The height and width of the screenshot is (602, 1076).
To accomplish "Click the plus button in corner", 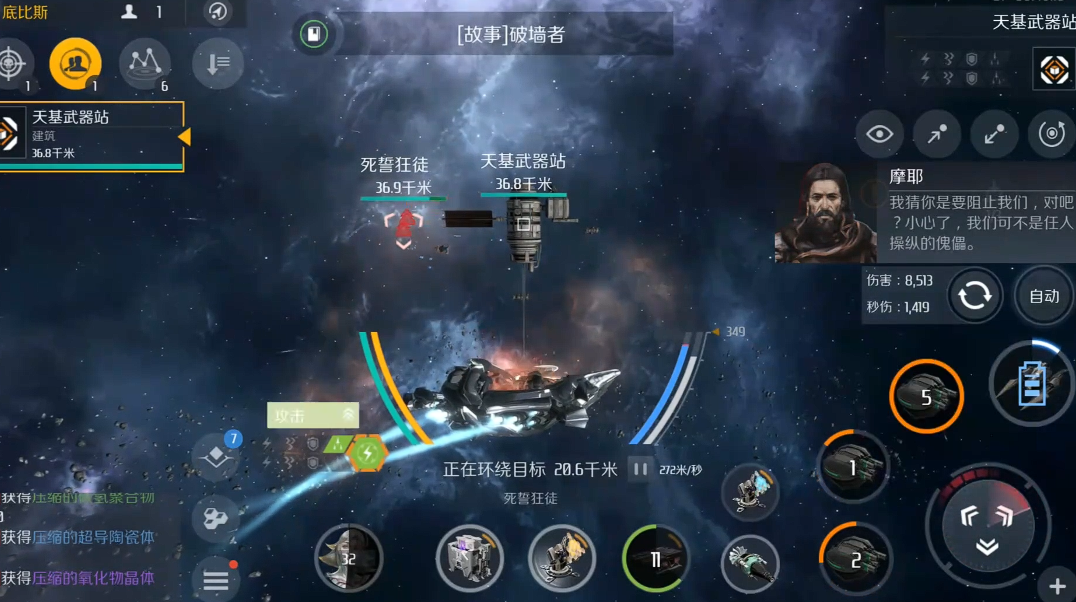I will pos(1057,586).
